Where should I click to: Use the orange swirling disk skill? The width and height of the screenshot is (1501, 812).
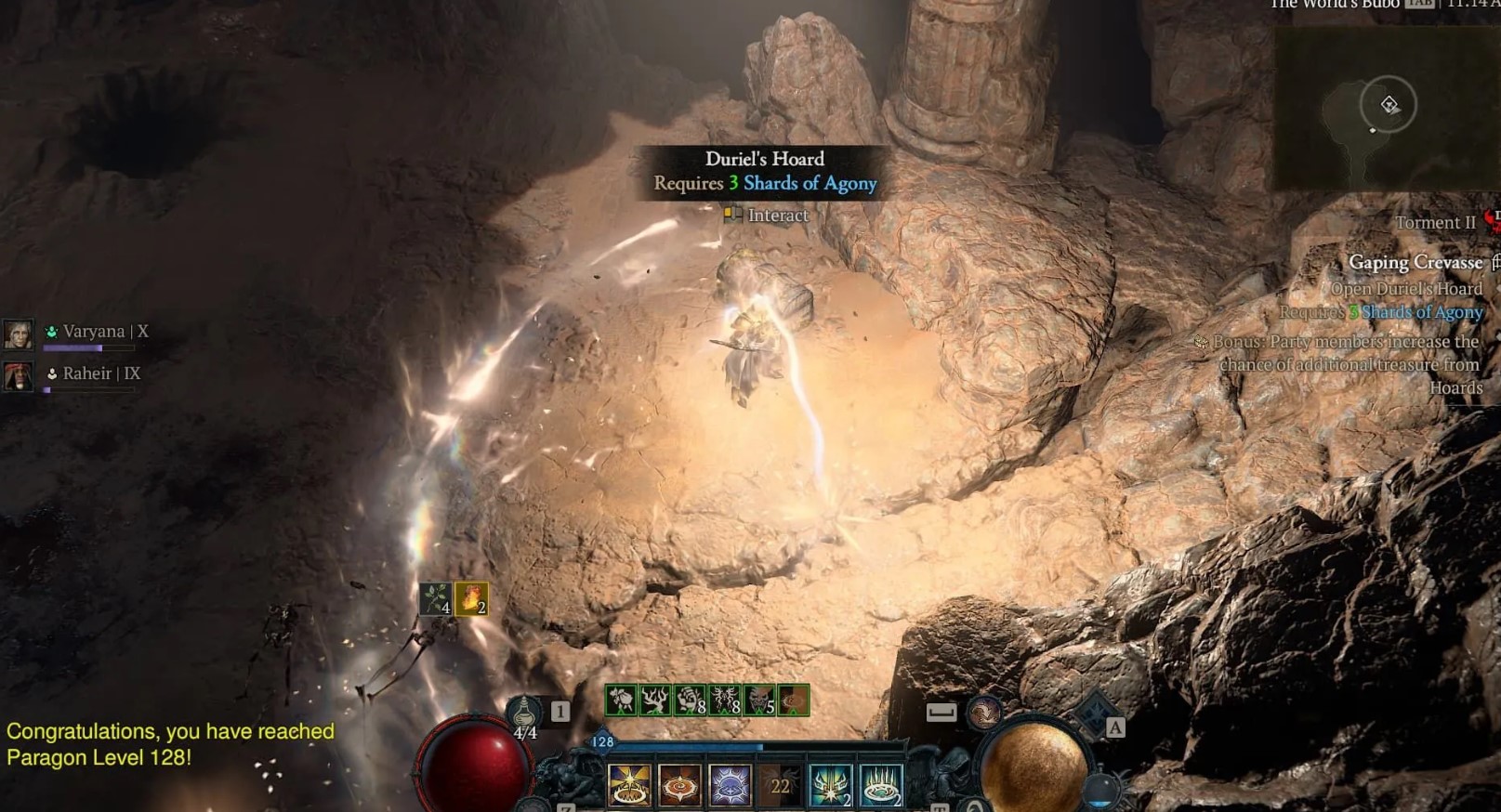(x=679, y=785)
